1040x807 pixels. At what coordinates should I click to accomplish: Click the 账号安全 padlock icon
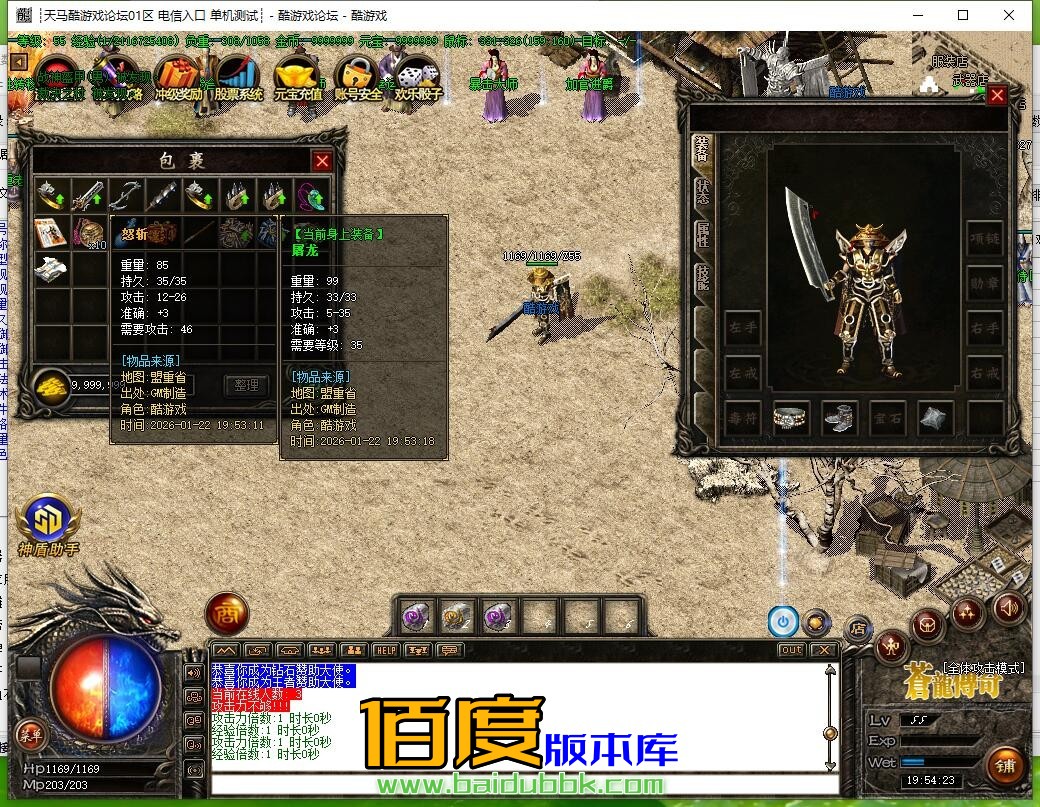pos(357,76)
